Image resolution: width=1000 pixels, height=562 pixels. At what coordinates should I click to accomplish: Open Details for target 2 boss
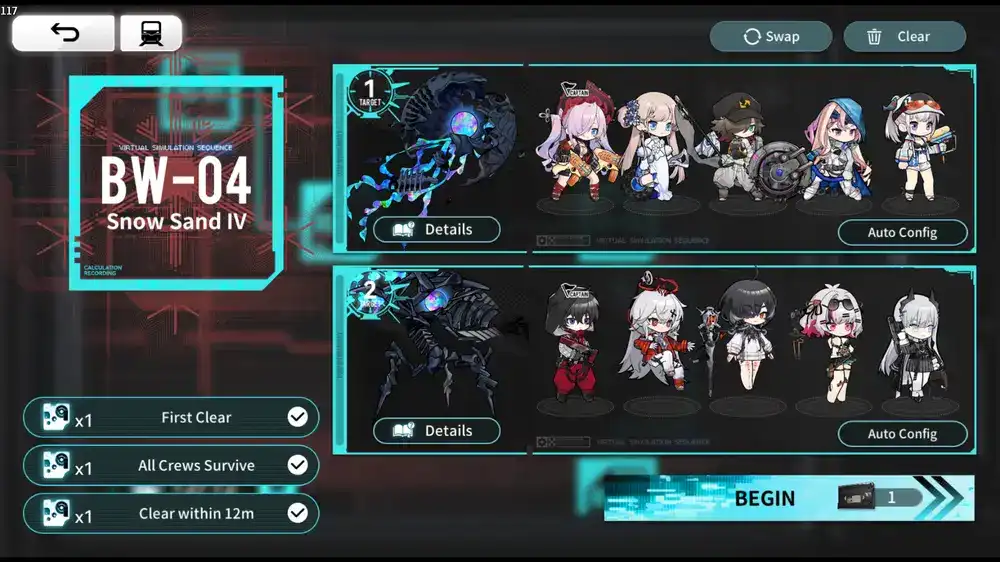click(x=437, y=431)
